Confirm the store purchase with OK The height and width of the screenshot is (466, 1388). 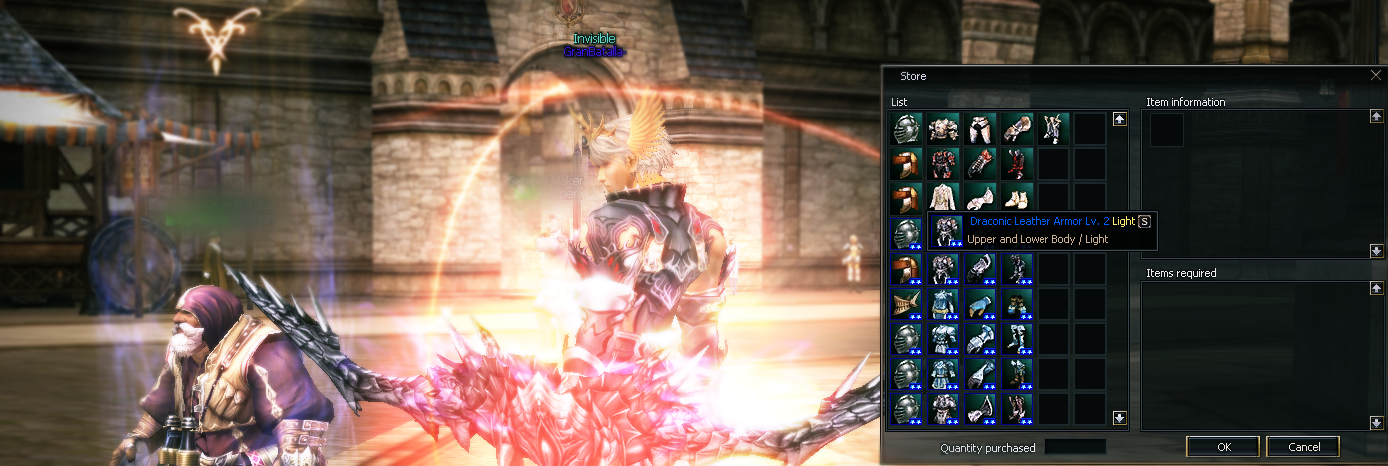tap(1222, 447)
